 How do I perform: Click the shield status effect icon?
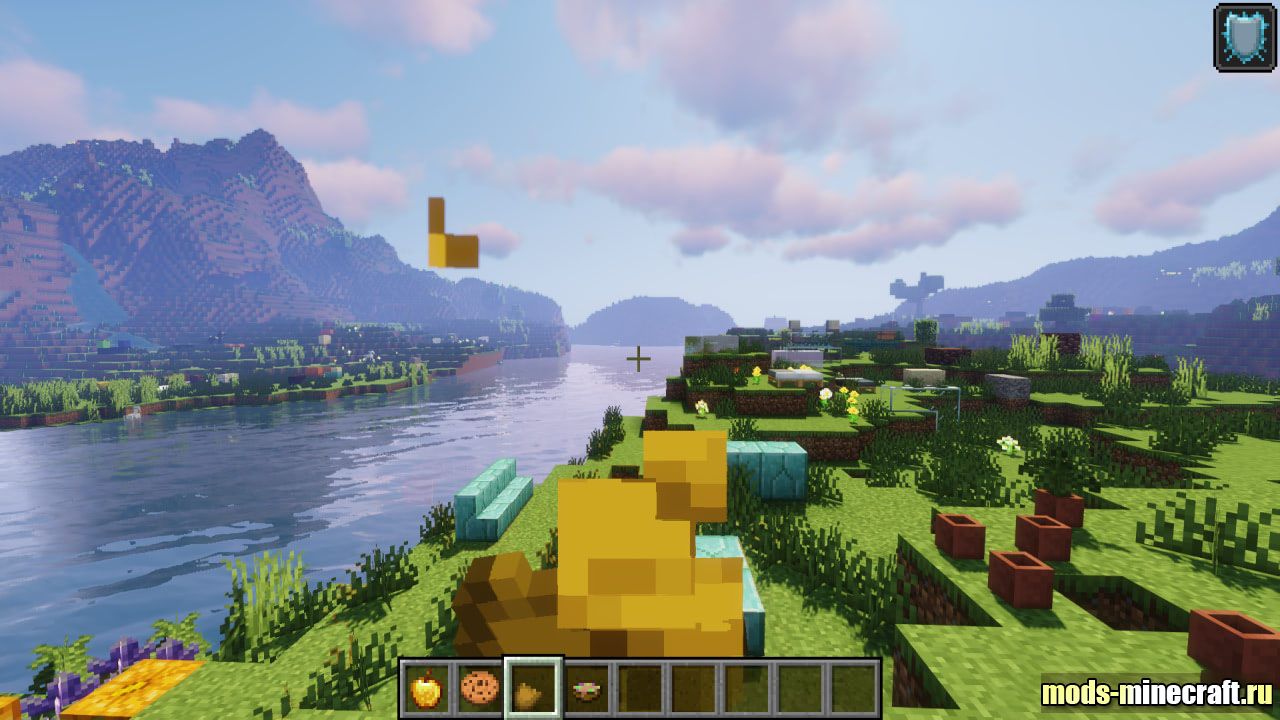pyautogui.click(x=1244, y=37)
